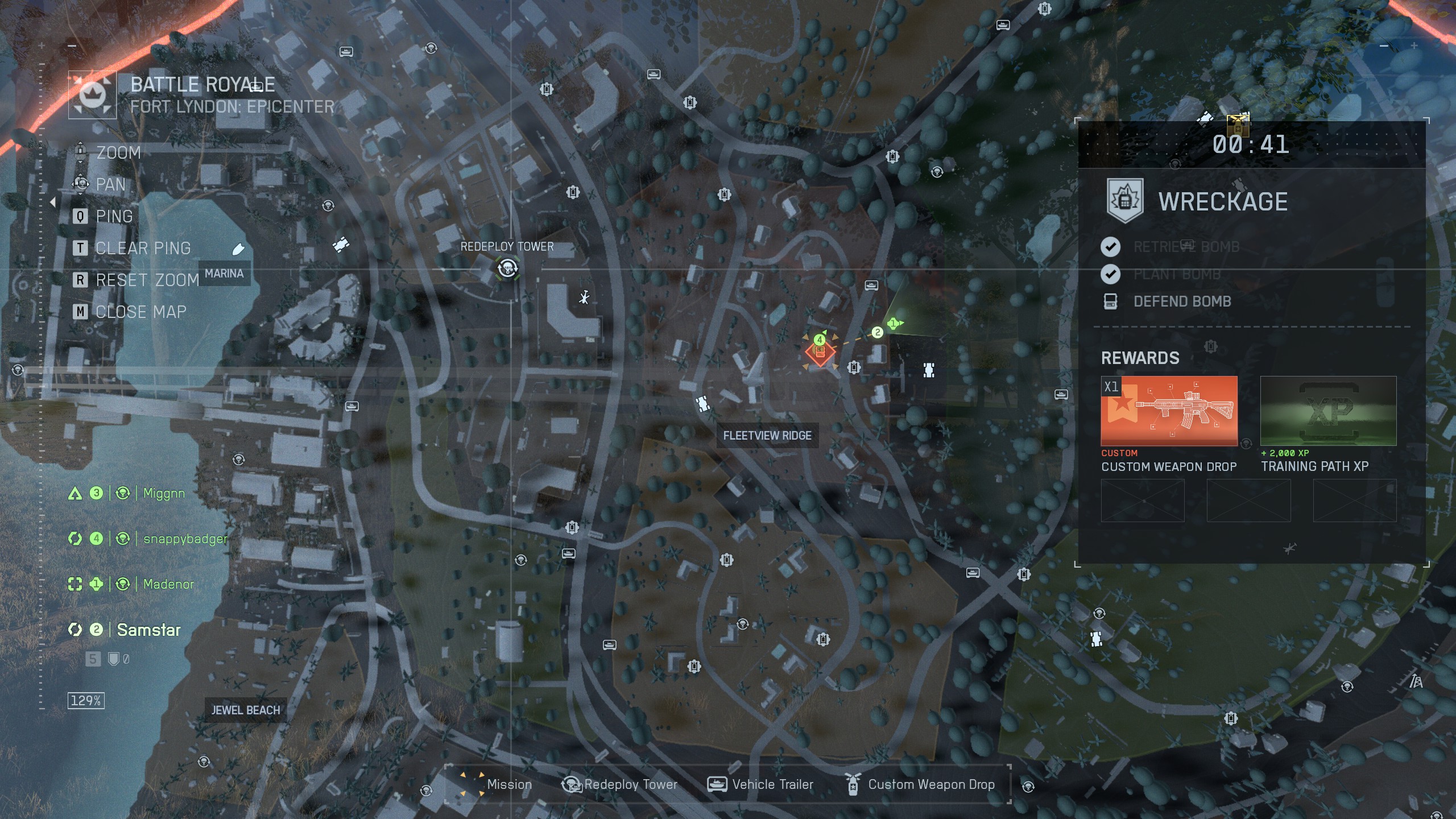The image size is (1456, 819).
Task: Select squad member Miggnn
Action: click(x=164, y=493)
